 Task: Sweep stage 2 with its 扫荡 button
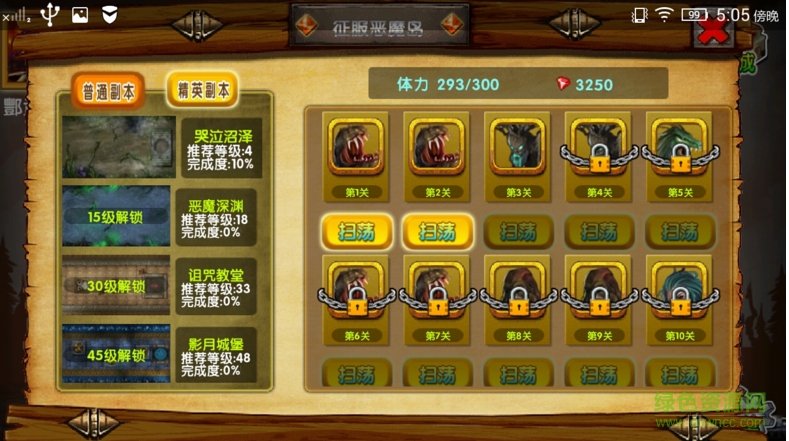click(437, 232)
